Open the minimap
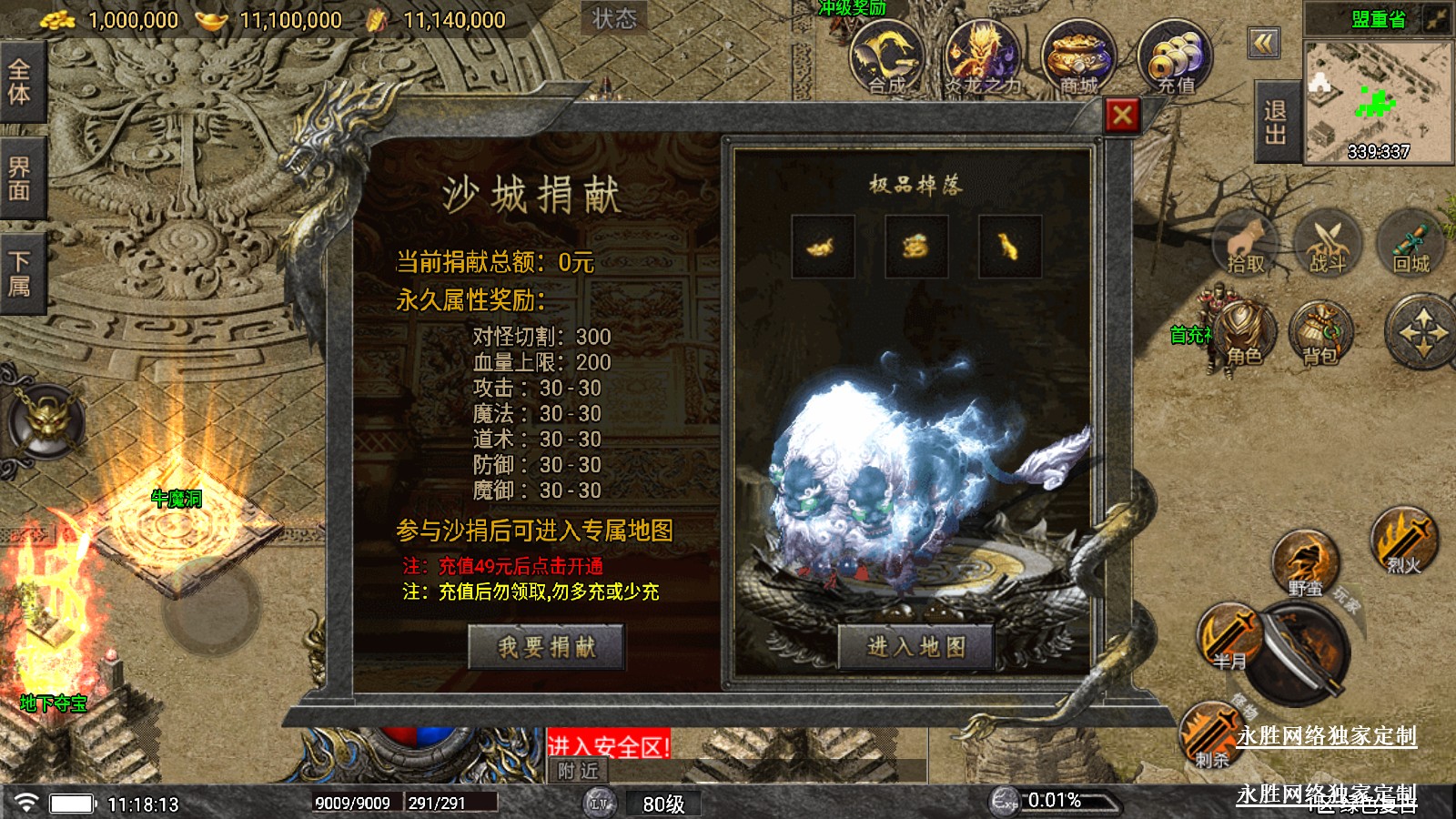Viewport: 1456px width, 819px height. (x=1378, y=102)
